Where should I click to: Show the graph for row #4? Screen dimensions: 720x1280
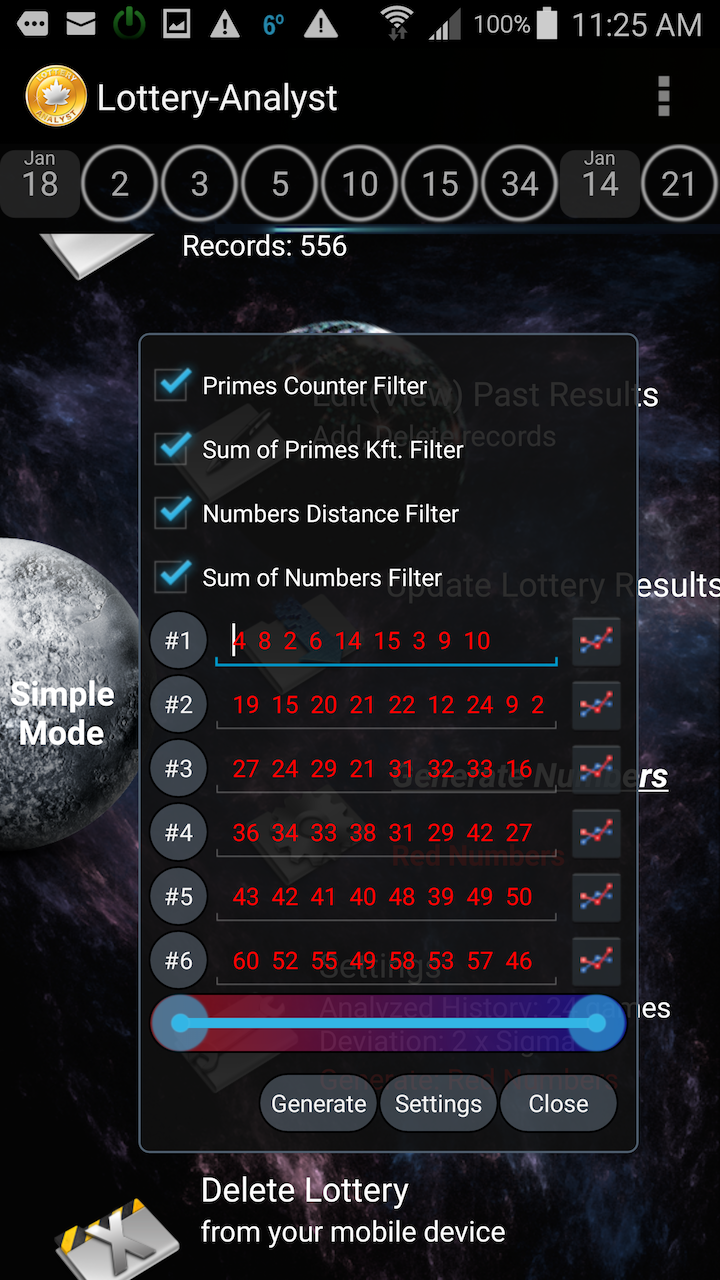point(596,833)
